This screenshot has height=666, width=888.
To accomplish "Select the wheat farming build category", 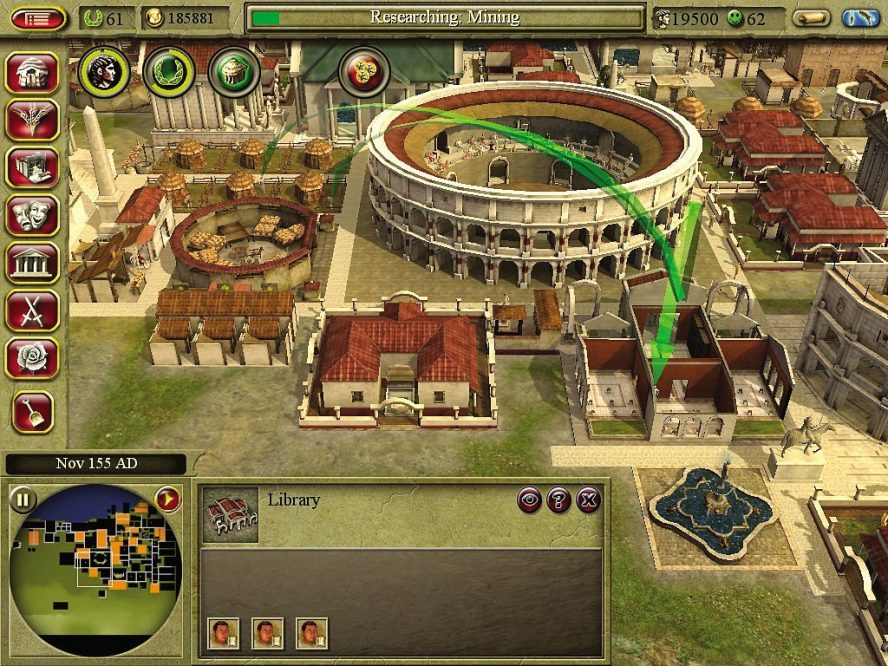I will click(32, 120).
